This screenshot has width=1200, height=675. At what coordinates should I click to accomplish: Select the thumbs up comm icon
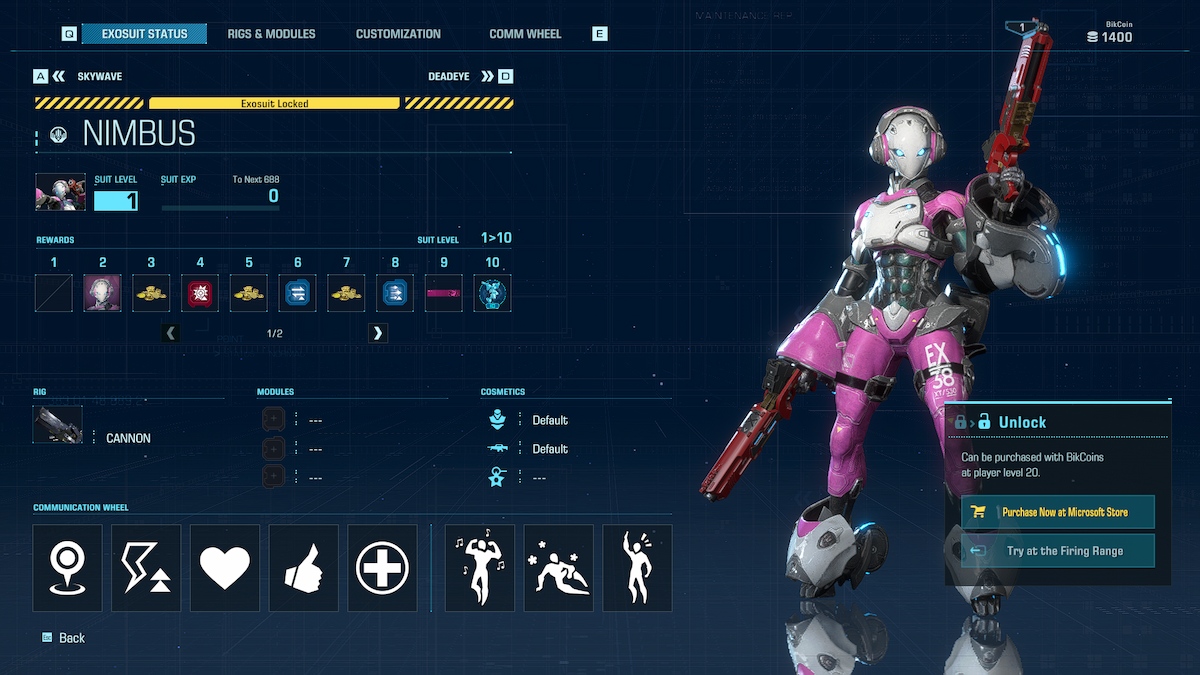pos(303,568)
